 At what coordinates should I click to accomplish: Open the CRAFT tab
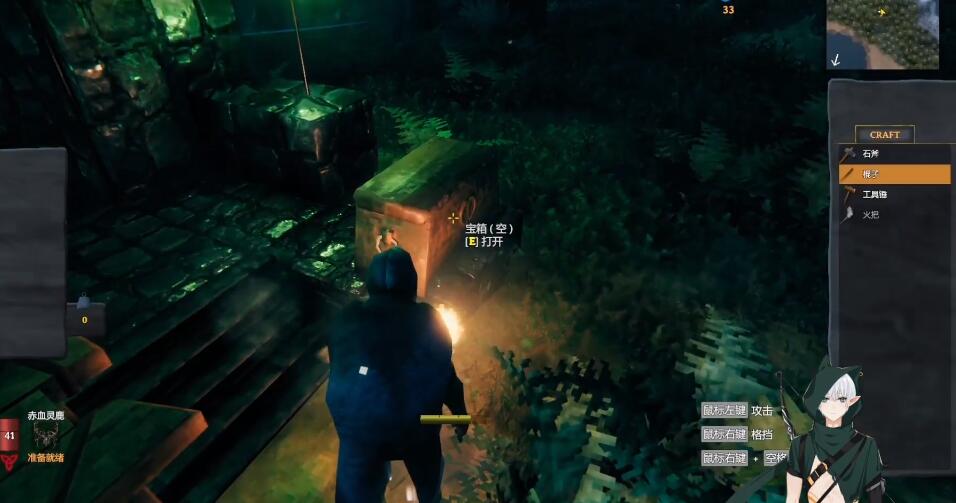point(884,135)
